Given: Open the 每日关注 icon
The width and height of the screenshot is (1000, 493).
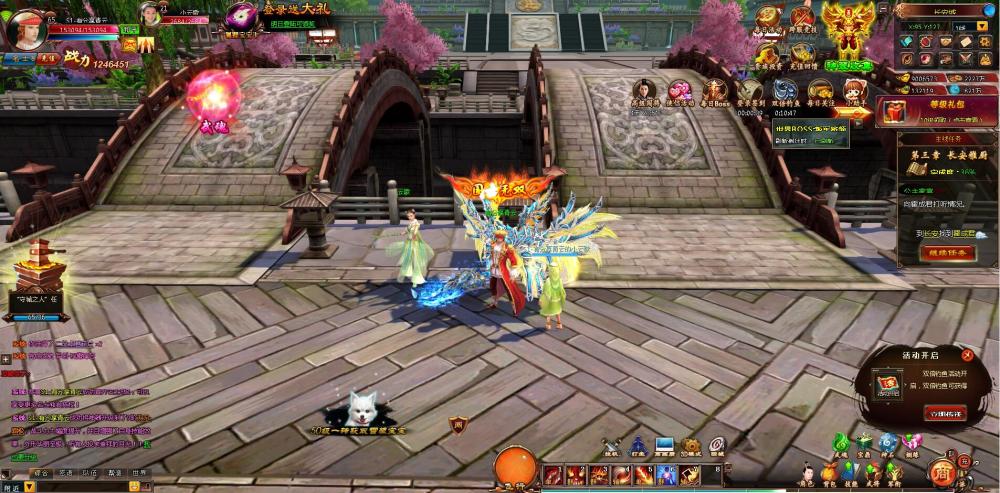Looking at the screenshot, I should [x=821, y=91].
